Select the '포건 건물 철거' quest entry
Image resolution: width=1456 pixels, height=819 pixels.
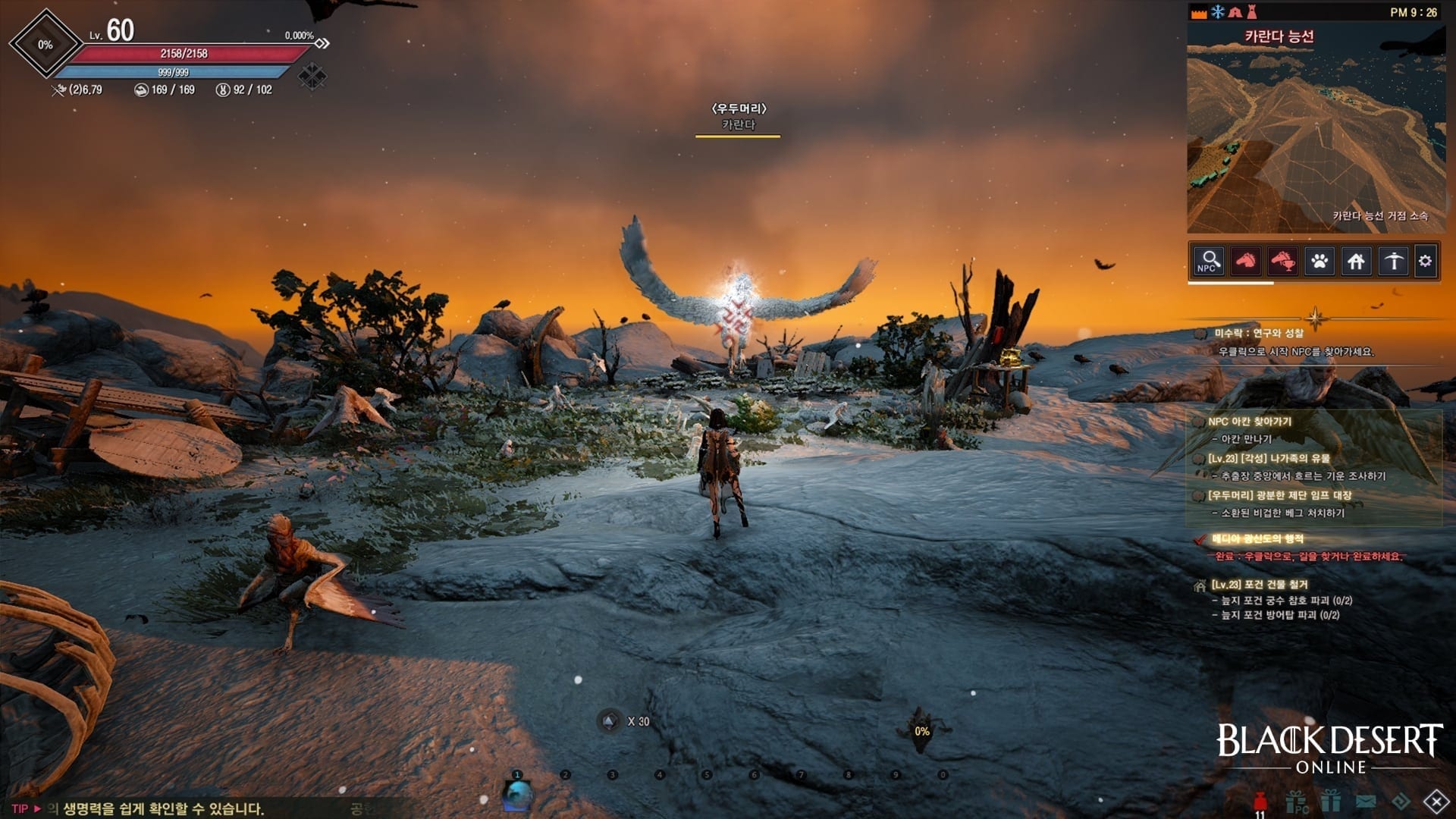point(1259,585)
